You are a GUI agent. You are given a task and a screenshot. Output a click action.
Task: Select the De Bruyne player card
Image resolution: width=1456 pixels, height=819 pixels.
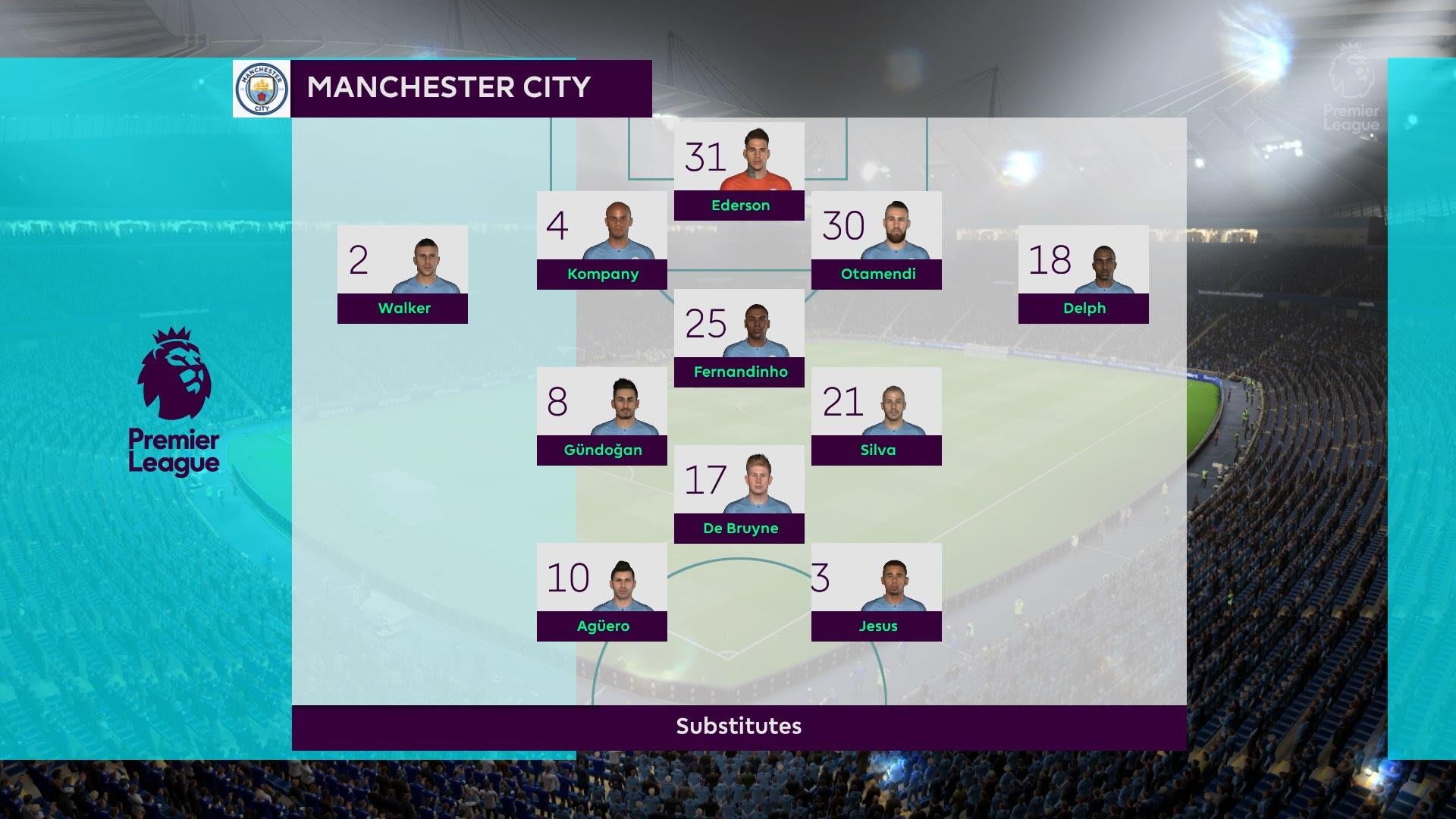pos(739,494)
